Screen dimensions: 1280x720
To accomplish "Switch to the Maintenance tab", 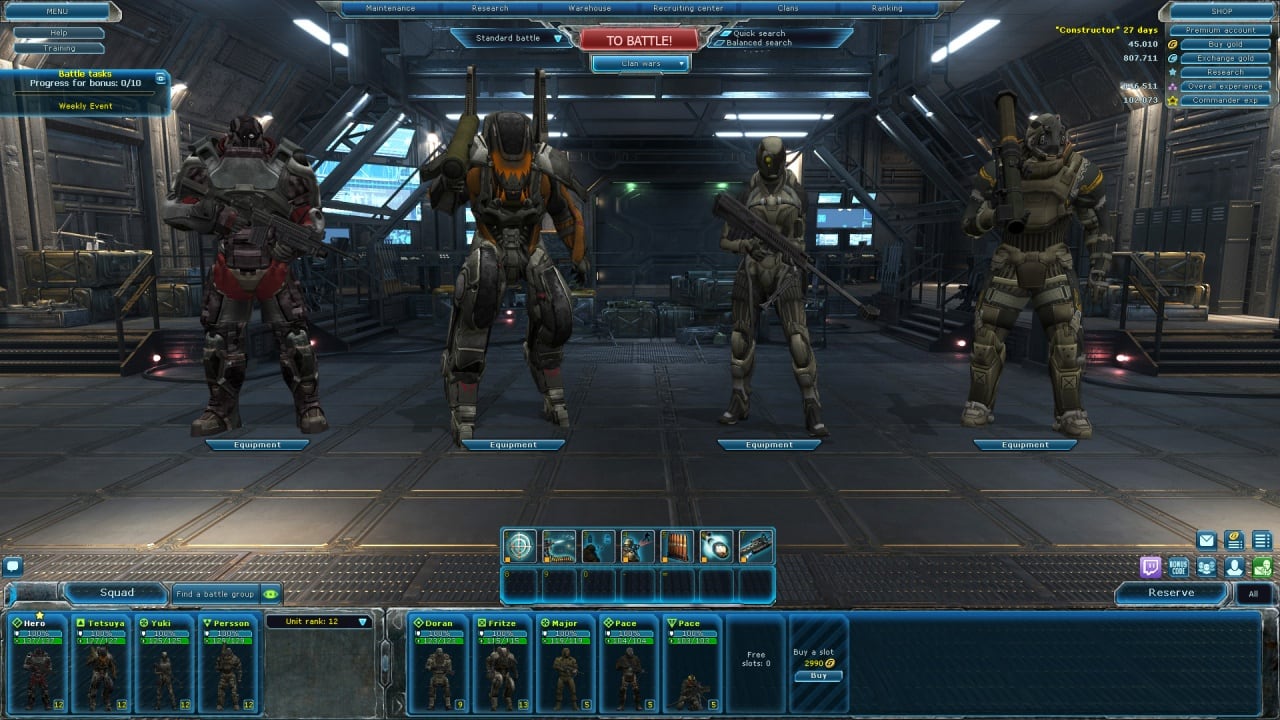I will pos(390,8).
